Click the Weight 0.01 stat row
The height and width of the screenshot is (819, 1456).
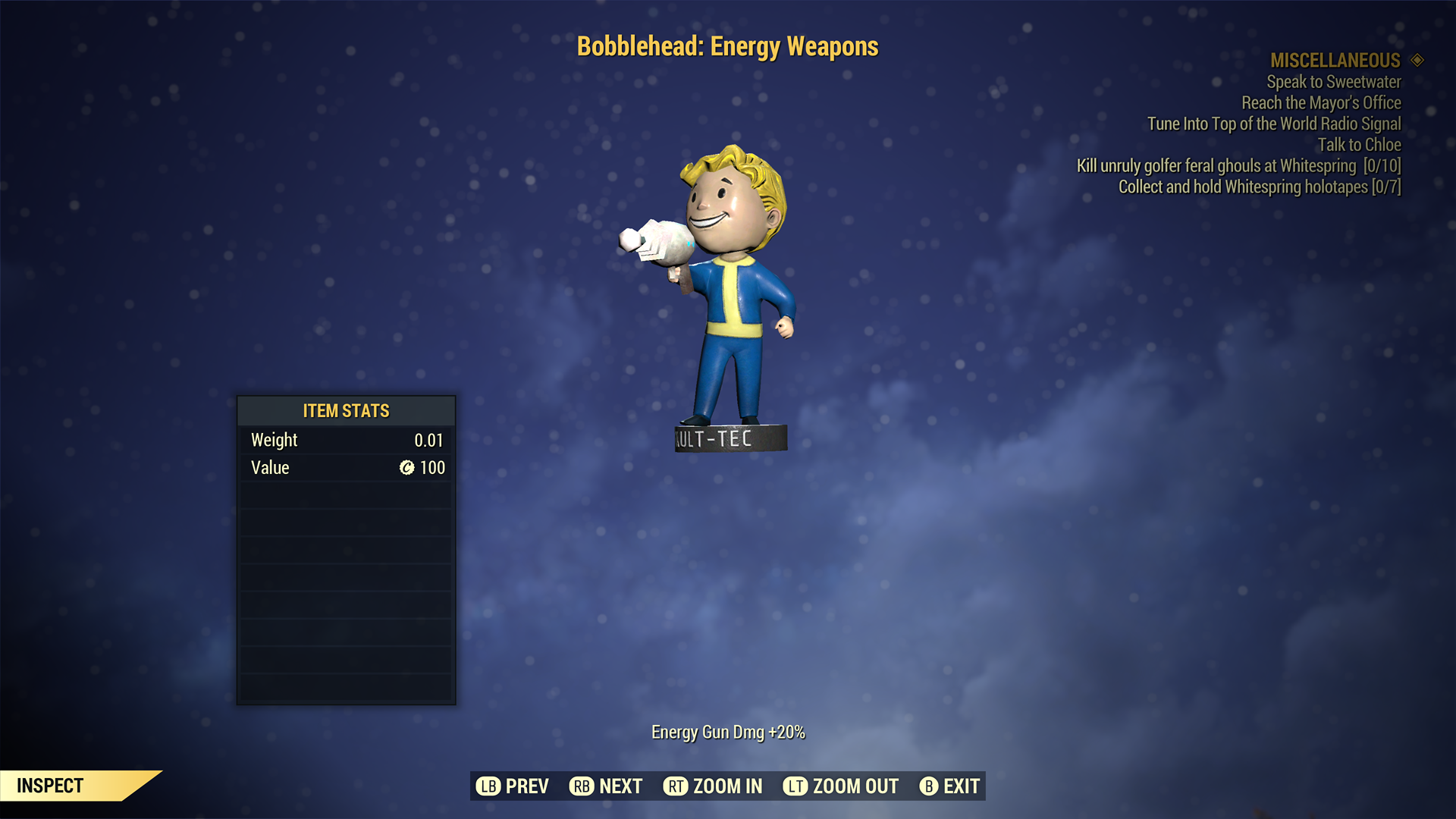coord(345,439)
